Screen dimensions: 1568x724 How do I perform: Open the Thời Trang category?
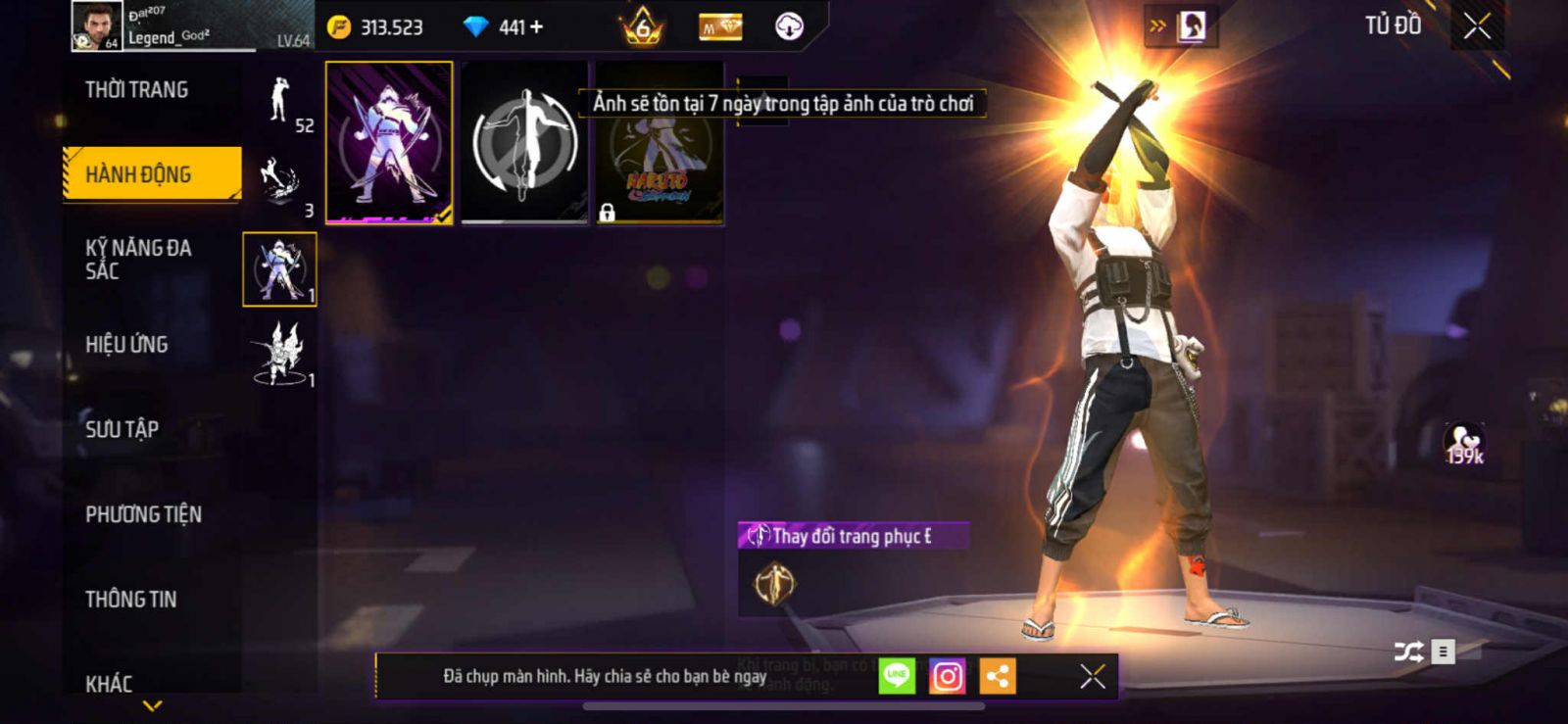click(136, 90)
